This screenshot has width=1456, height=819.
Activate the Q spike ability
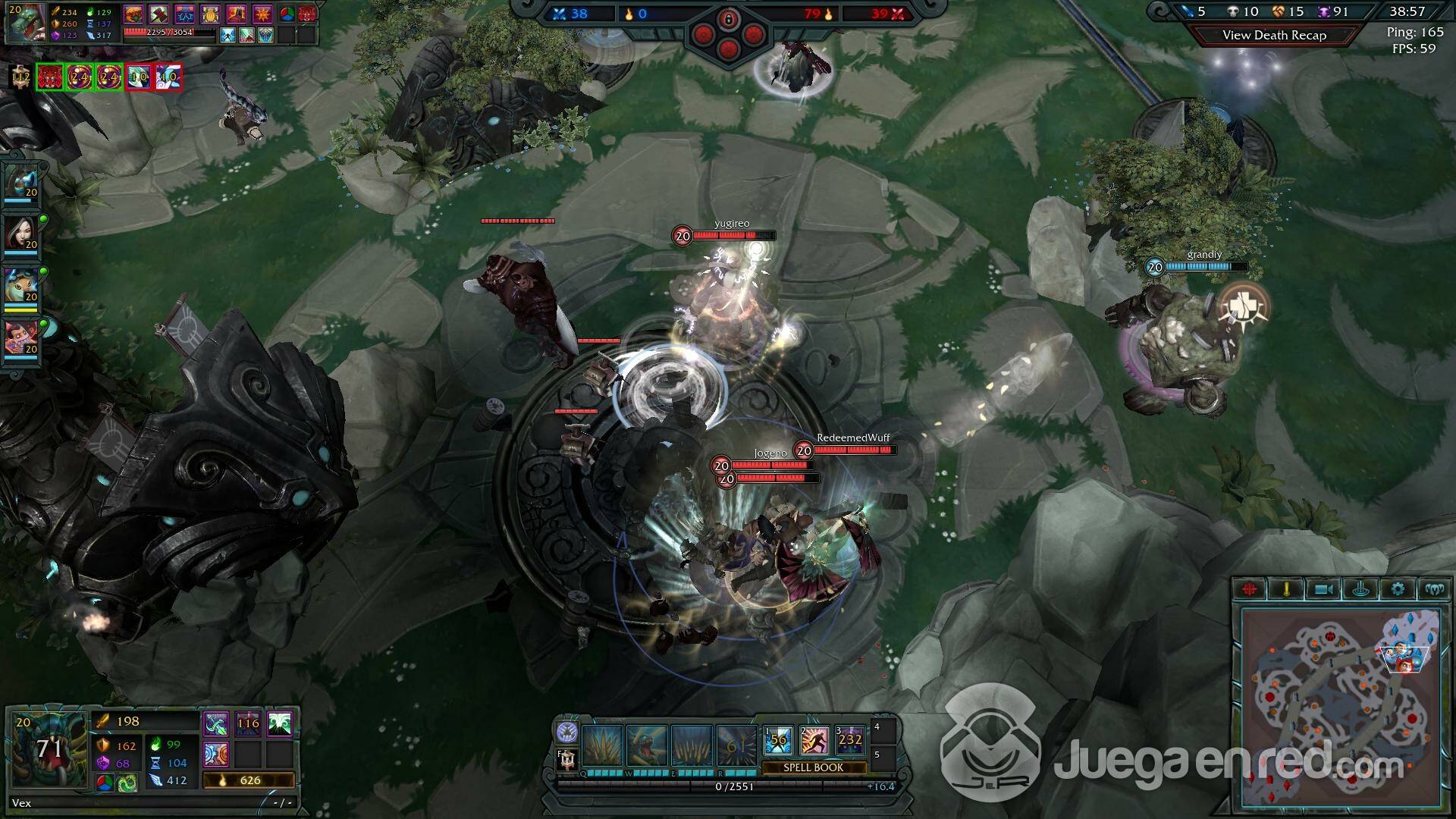point(603,745)
